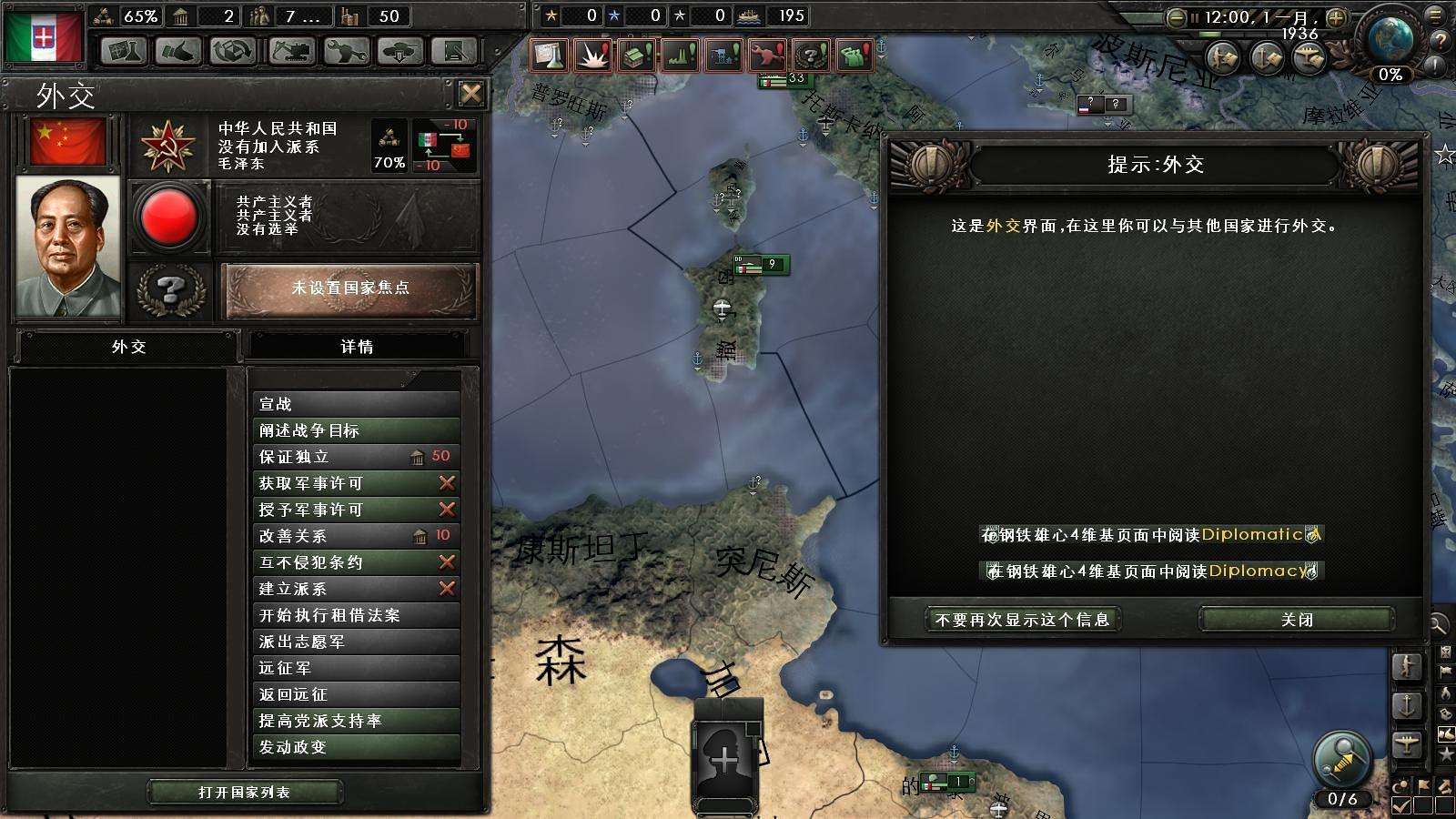Open country list with 打开国家列表
This screenshot has height=819, width=1456.
point(245,792)
